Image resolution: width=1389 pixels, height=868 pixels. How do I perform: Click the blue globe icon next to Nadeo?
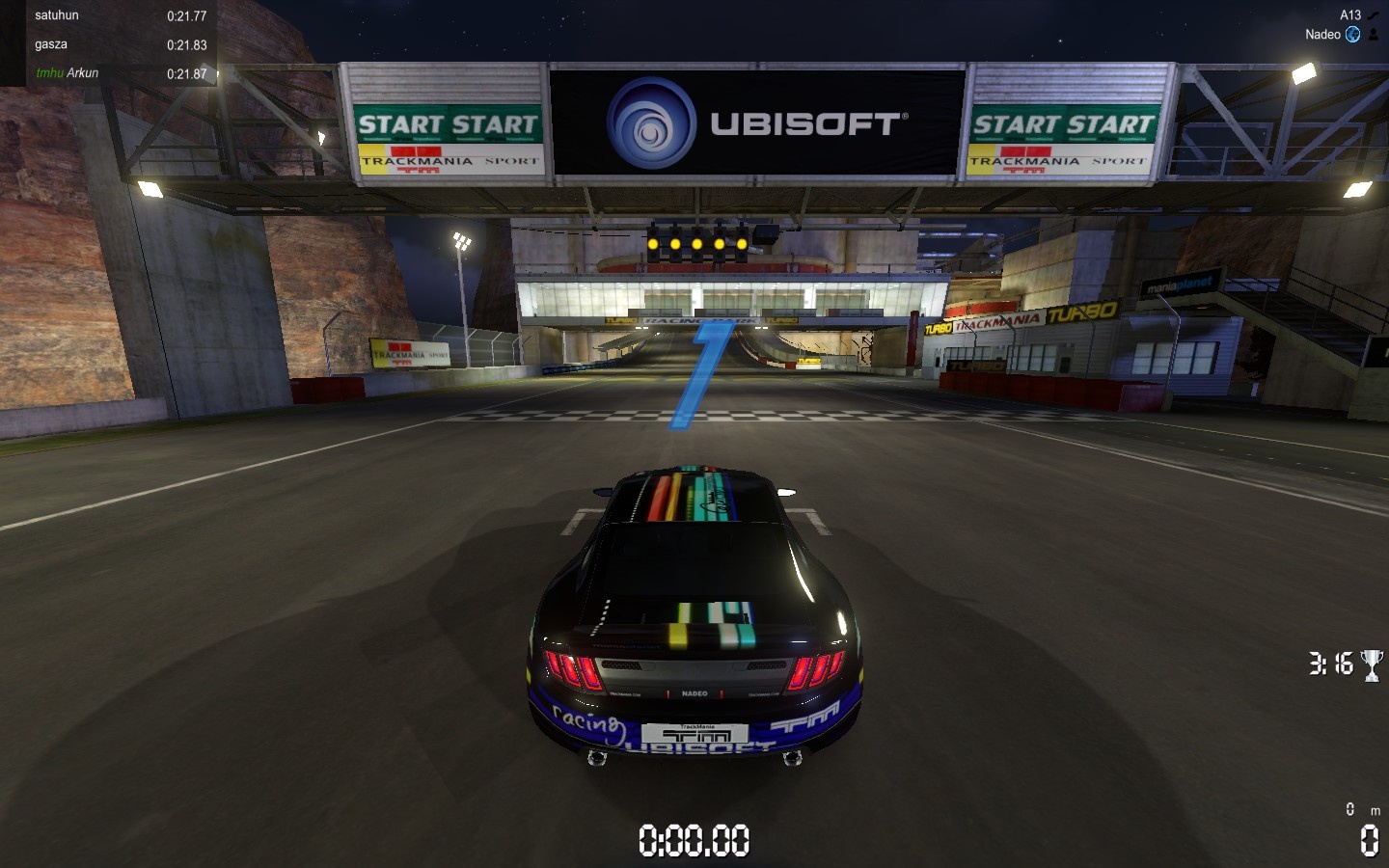tap(1353, 35)
